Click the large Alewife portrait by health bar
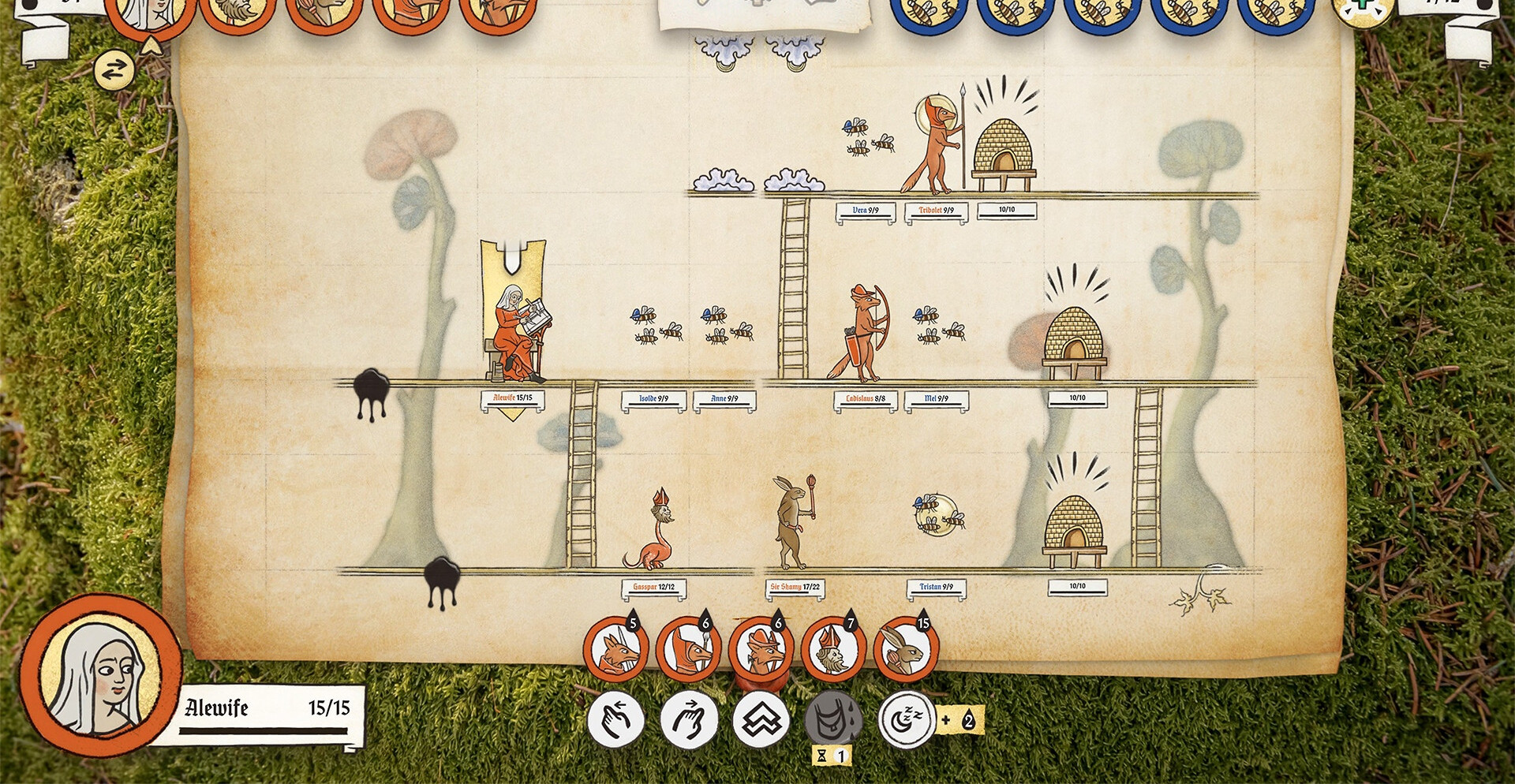This screenshot has width=1515, height=784. (101, 677)
